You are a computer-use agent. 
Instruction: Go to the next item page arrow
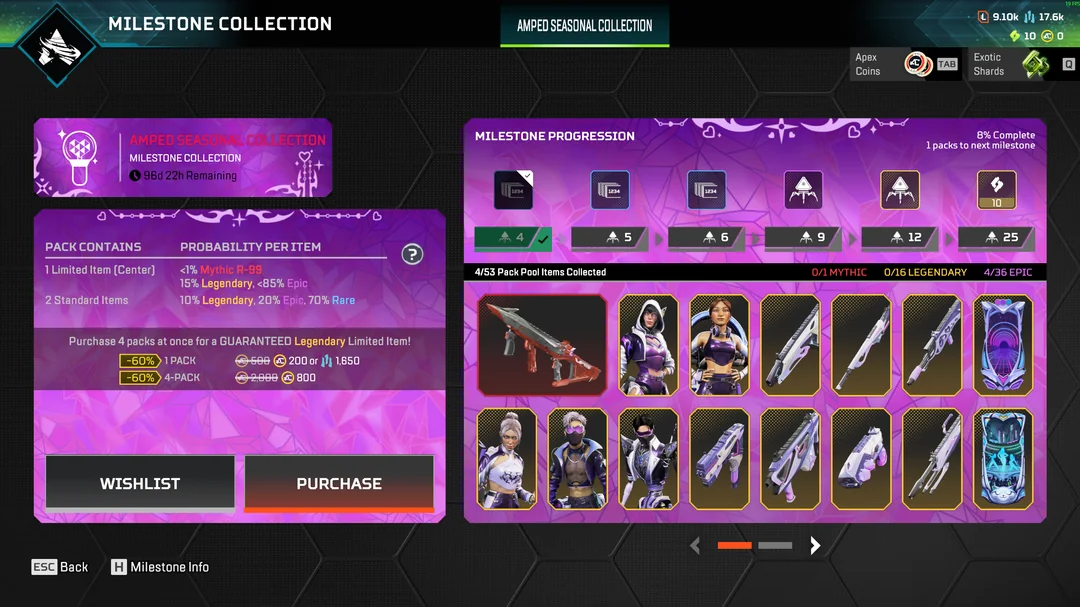(815, 545)
